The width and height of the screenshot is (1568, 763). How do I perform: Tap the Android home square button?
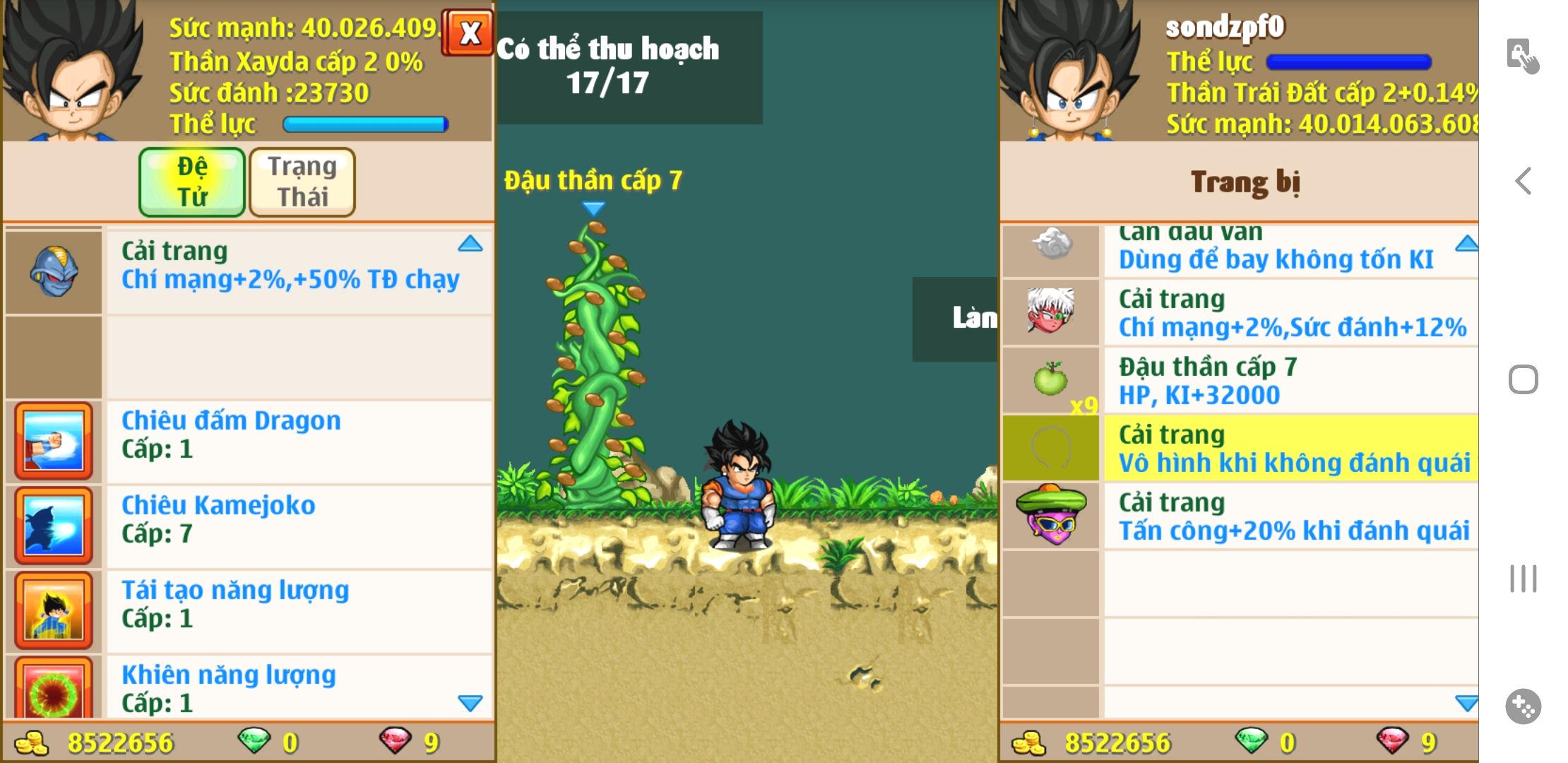coord(1524,380)
